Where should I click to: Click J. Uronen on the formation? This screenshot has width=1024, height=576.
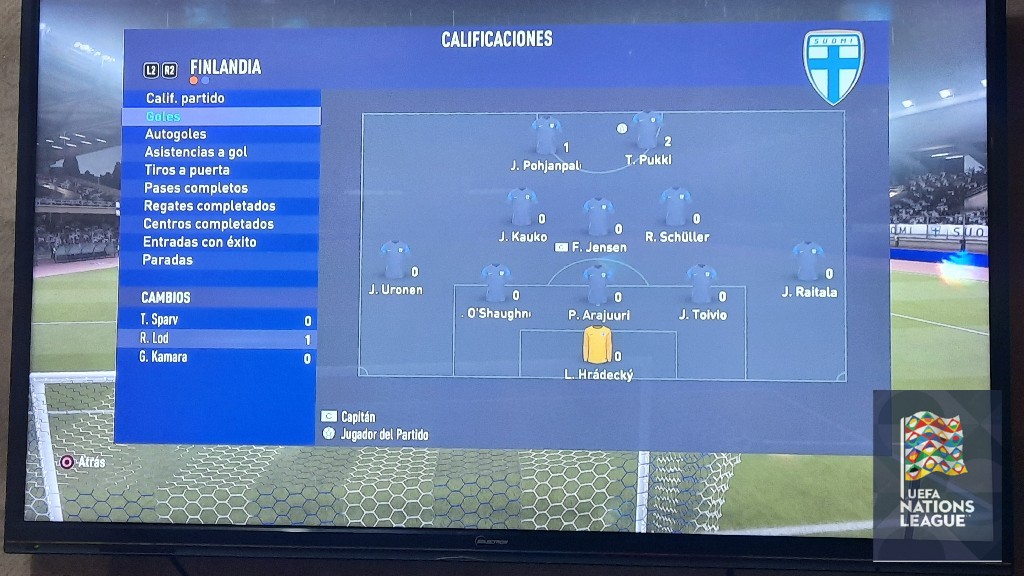point(395,260)
